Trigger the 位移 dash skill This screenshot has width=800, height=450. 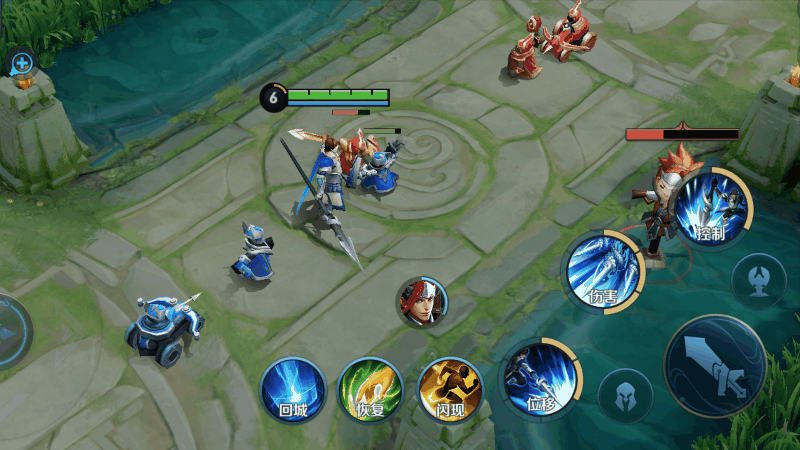(x=539, y=378)
